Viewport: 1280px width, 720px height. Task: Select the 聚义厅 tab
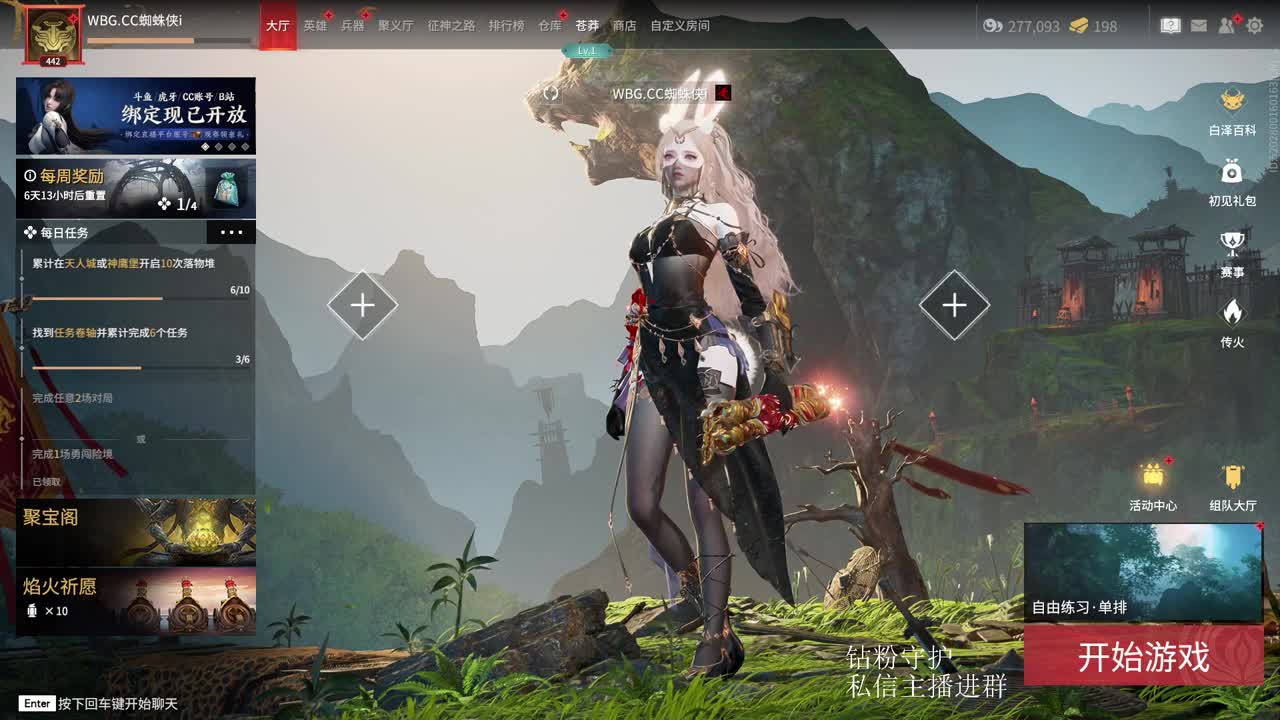[395, 26]
